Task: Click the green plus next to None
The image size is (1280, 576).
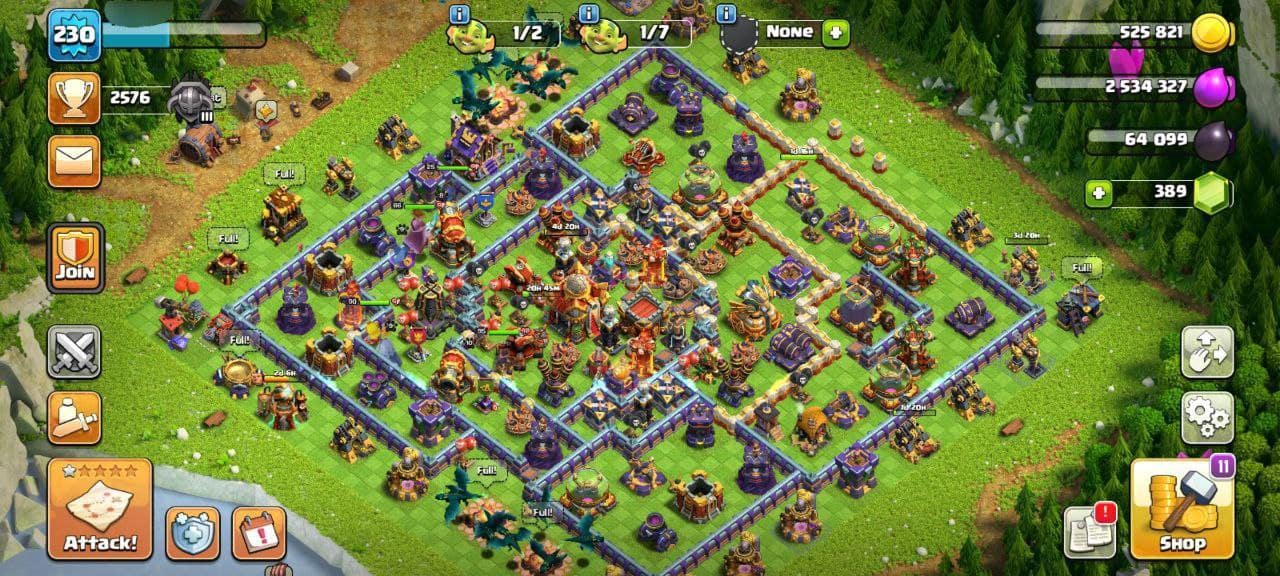Action: click(x=835, y=32)
